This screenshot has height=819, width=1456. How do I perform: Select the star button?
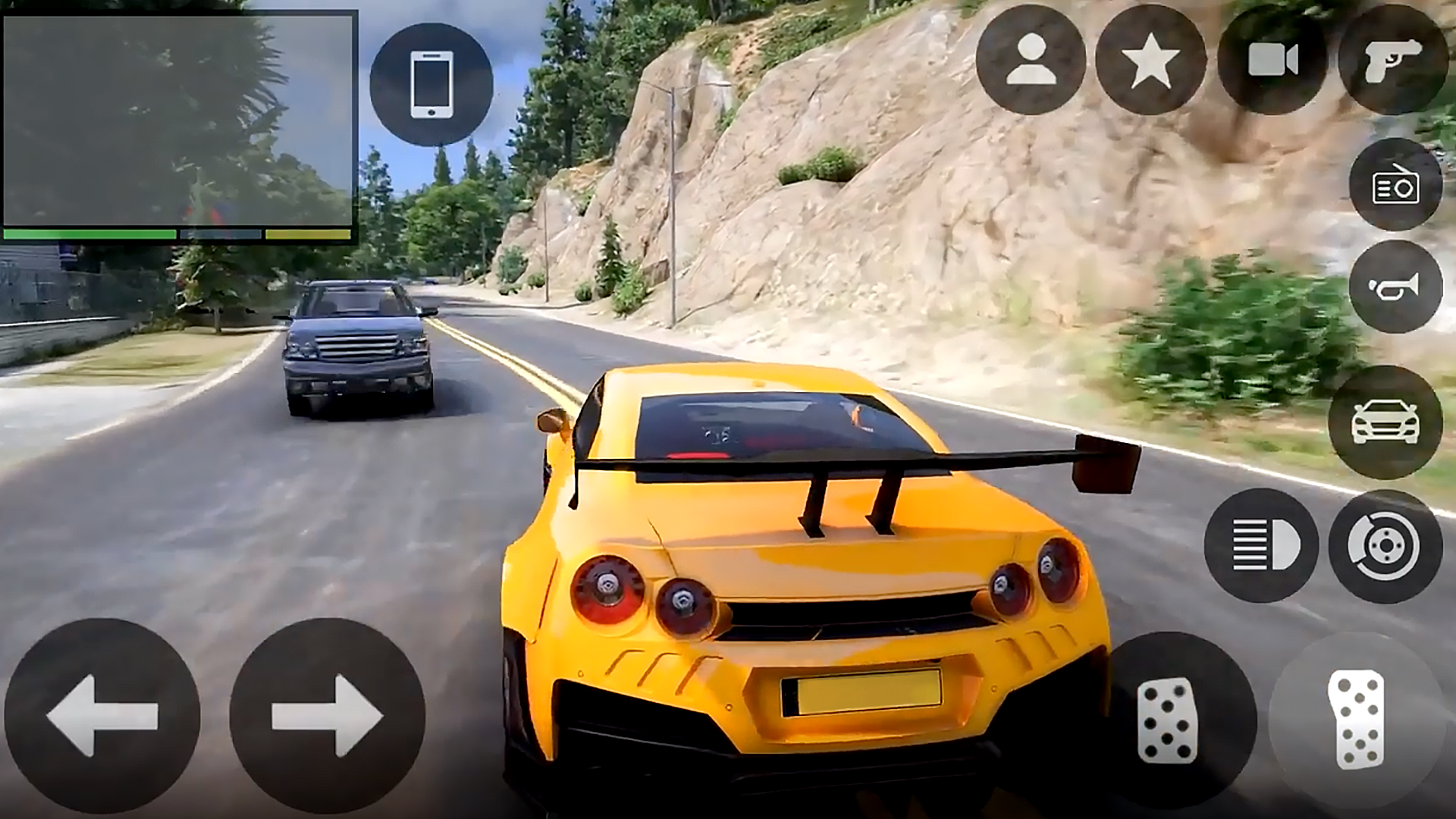coord(1150,60)
